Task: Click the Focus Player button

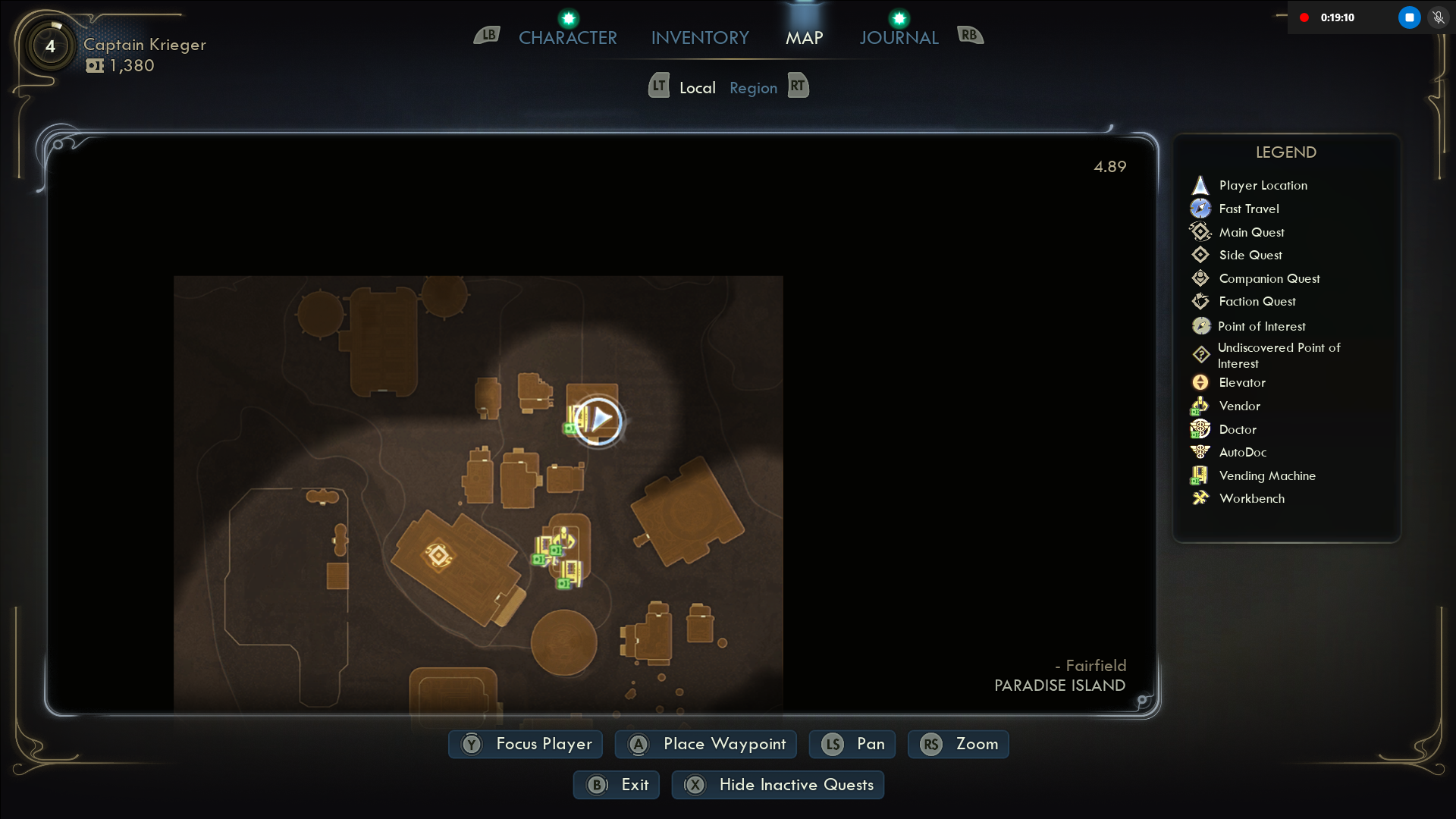Action: [526, 744]
